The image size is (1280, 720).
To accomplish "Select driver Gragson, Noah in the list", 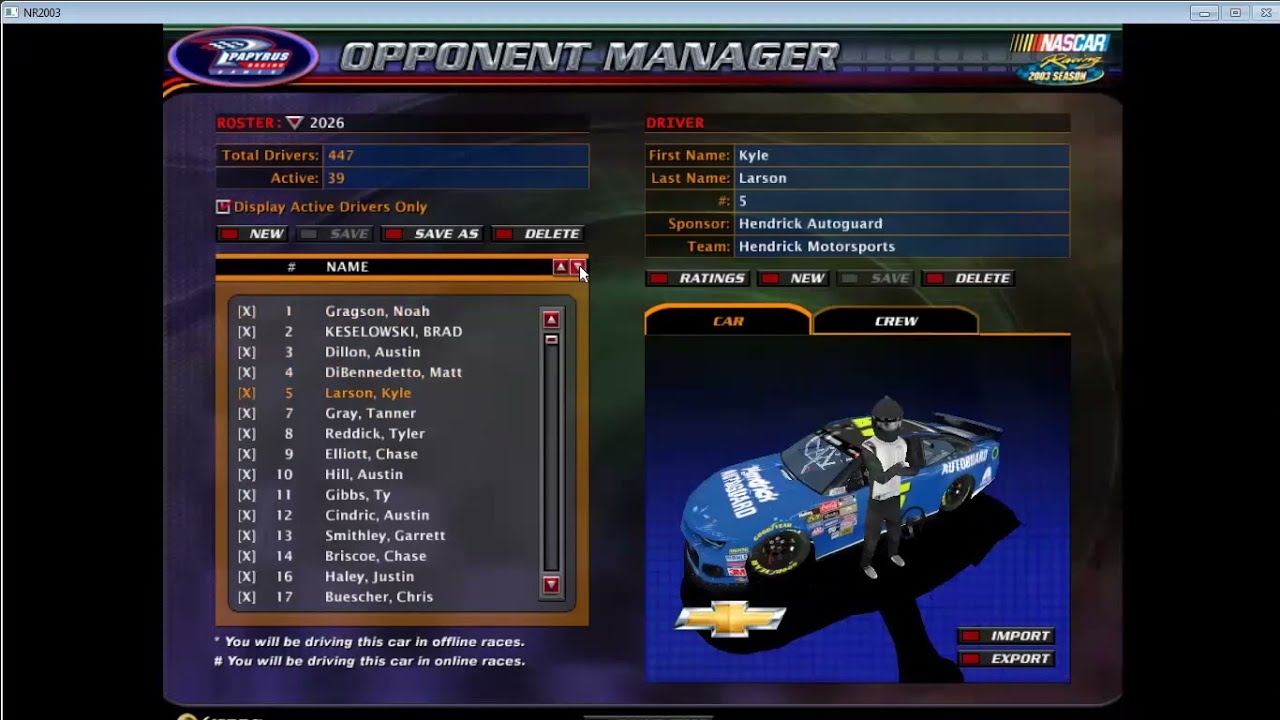I will (x=377, y=311).
